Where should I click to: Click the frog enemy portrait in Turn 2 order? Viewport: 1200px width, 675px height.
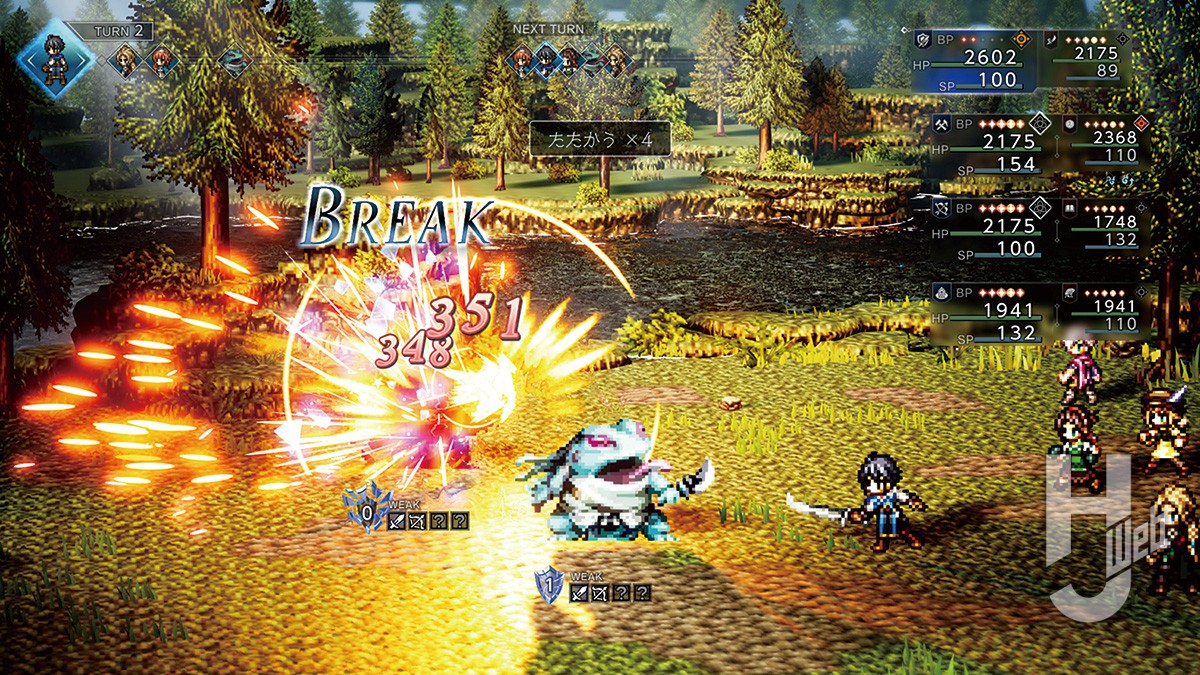(235, 62)
